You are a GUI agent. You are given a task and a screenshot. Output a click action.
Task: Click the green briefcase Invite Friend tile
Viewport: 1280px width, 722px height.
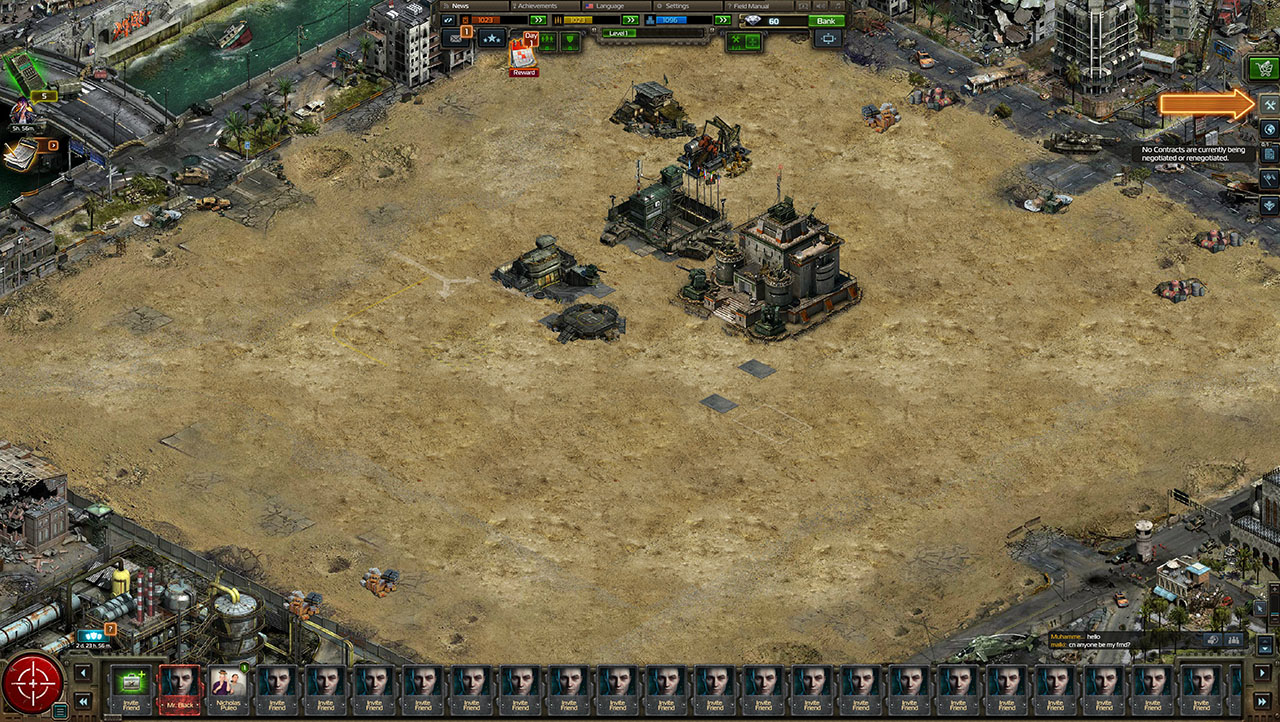point(131,688)
